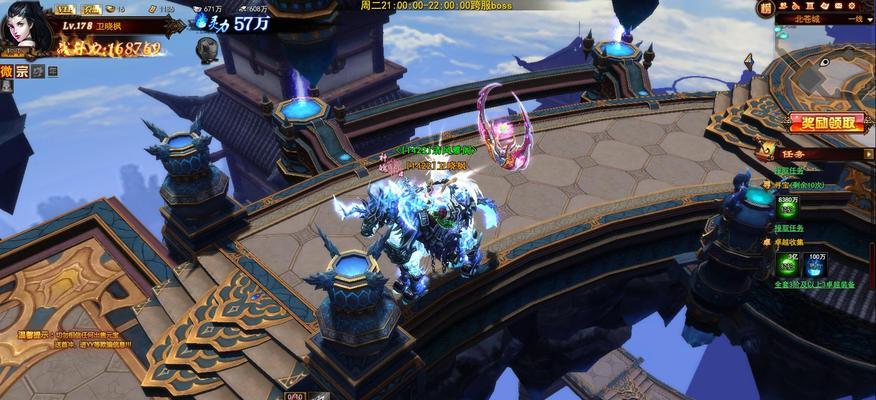The width and height of the screenshot is (876, 400).
Task: Select the green 8380万 reward icon
Action: point(788,209)
